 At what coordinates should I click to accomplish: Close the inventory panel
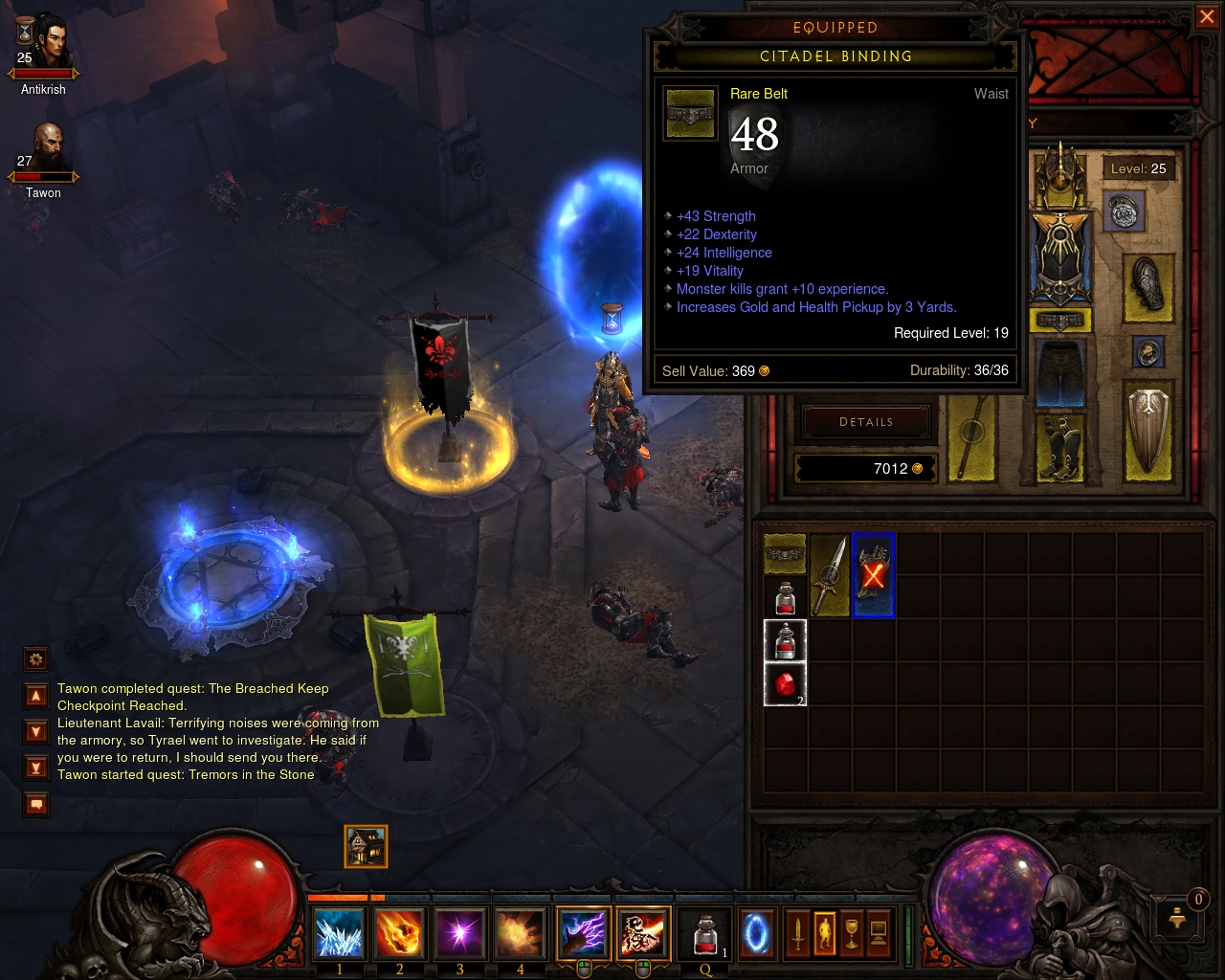point(1207,17)
